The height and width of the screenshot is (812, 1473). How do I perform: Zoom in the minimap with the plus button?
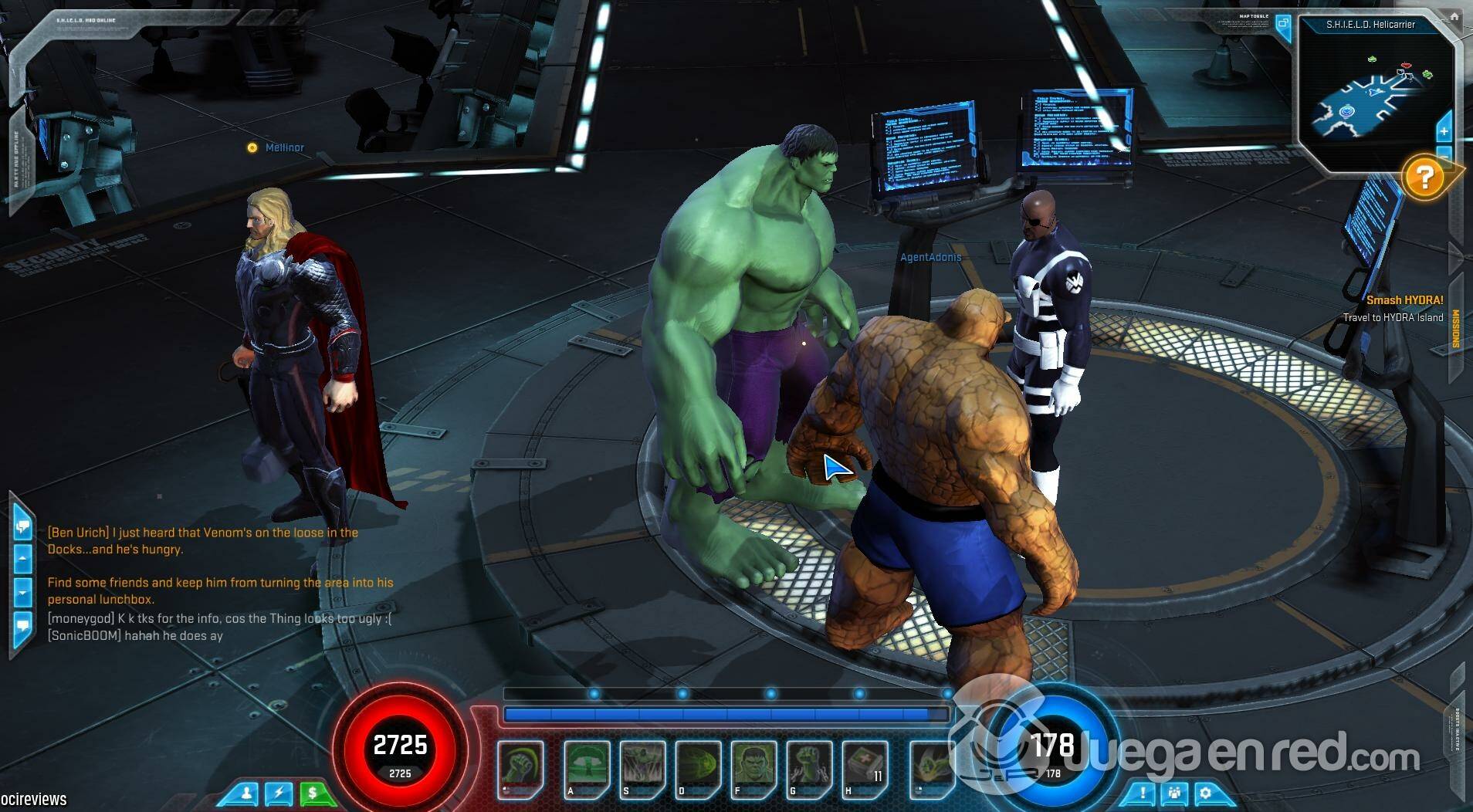1444,131
